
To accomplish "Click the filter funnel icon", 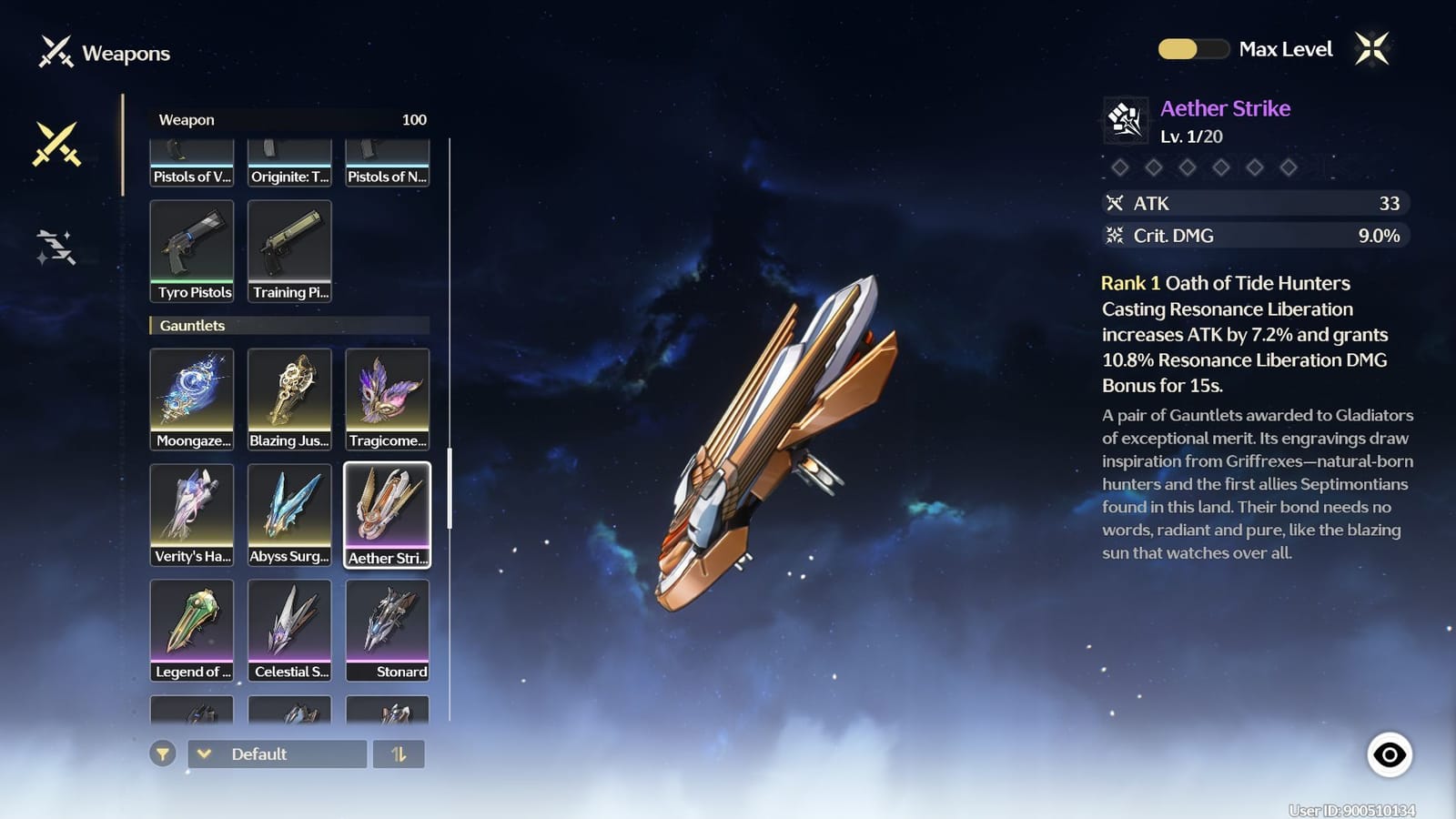I will pyautogui.click(x=164, y=753).
